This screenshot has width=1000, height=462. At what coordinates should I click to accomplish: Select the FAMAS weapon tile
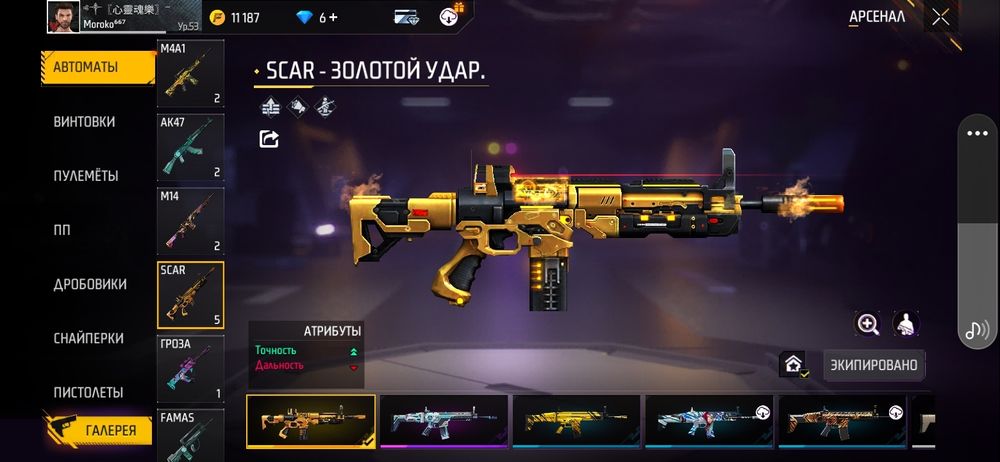click(x=190, y=428)
